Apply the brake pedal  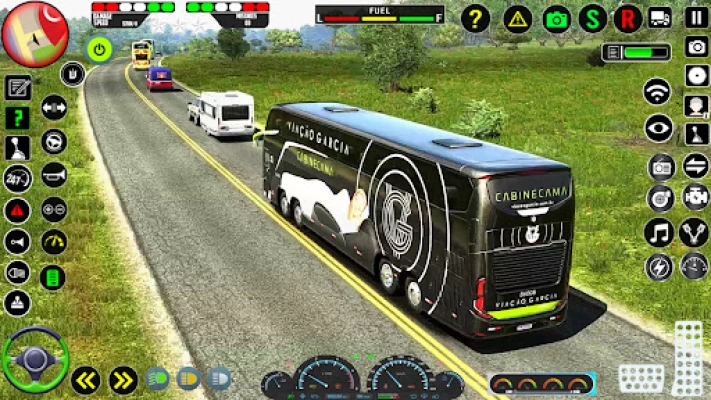click(641, 378)
